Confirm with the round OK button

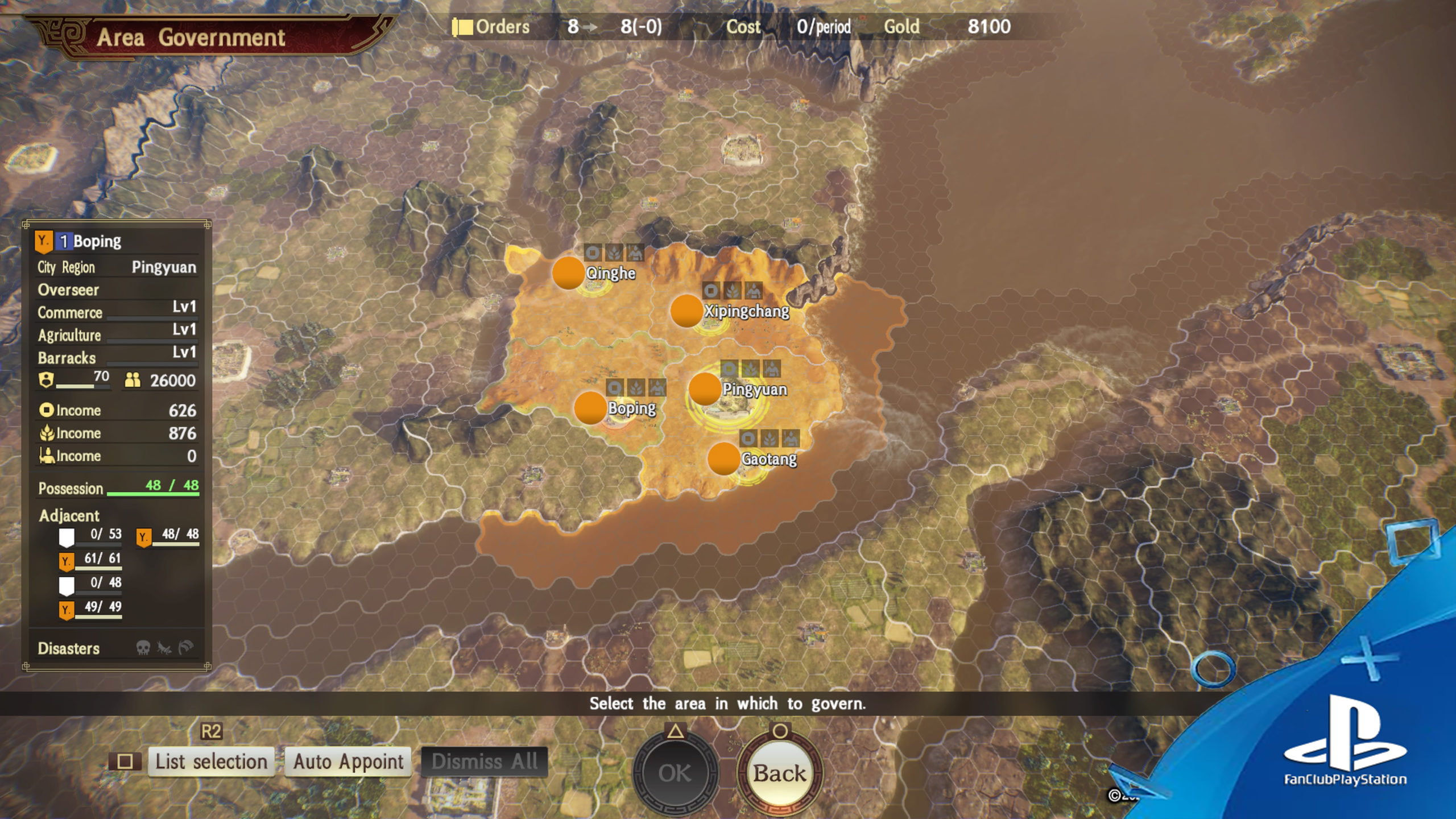(x=675, y=773)
